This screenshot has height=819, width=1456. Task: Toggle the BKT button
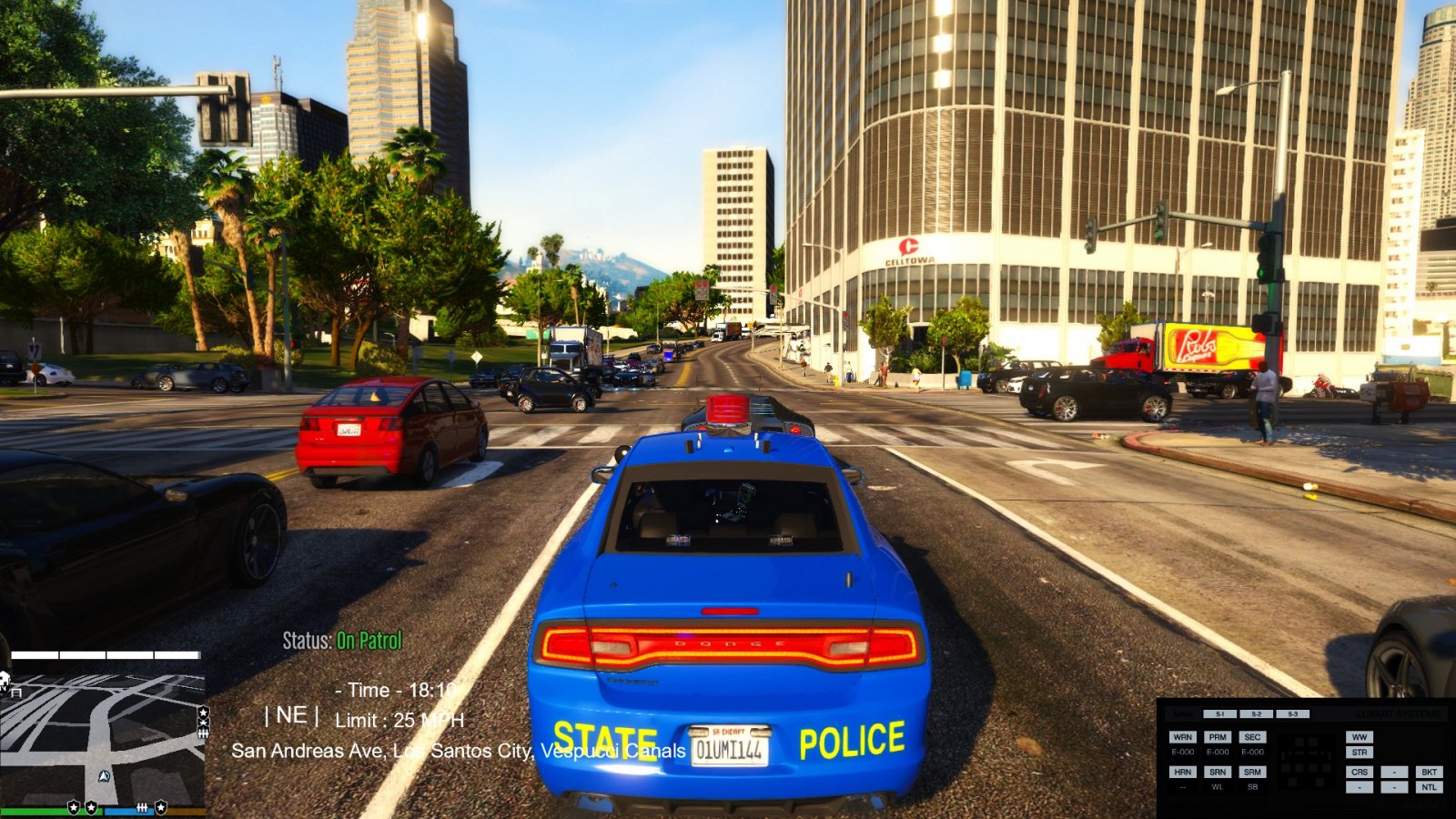[1429, 772]
